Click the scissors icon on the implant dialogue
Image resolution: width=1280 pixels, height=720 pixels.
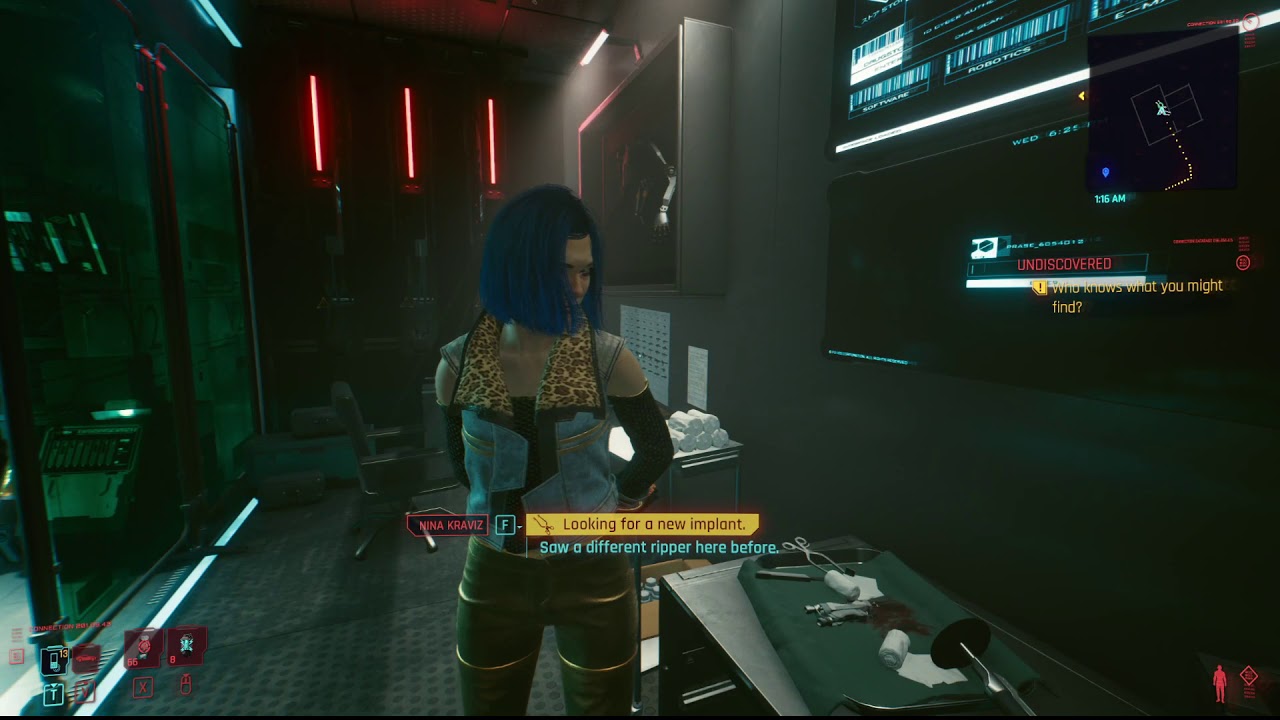pyautogui.click(x=544, y=525)
